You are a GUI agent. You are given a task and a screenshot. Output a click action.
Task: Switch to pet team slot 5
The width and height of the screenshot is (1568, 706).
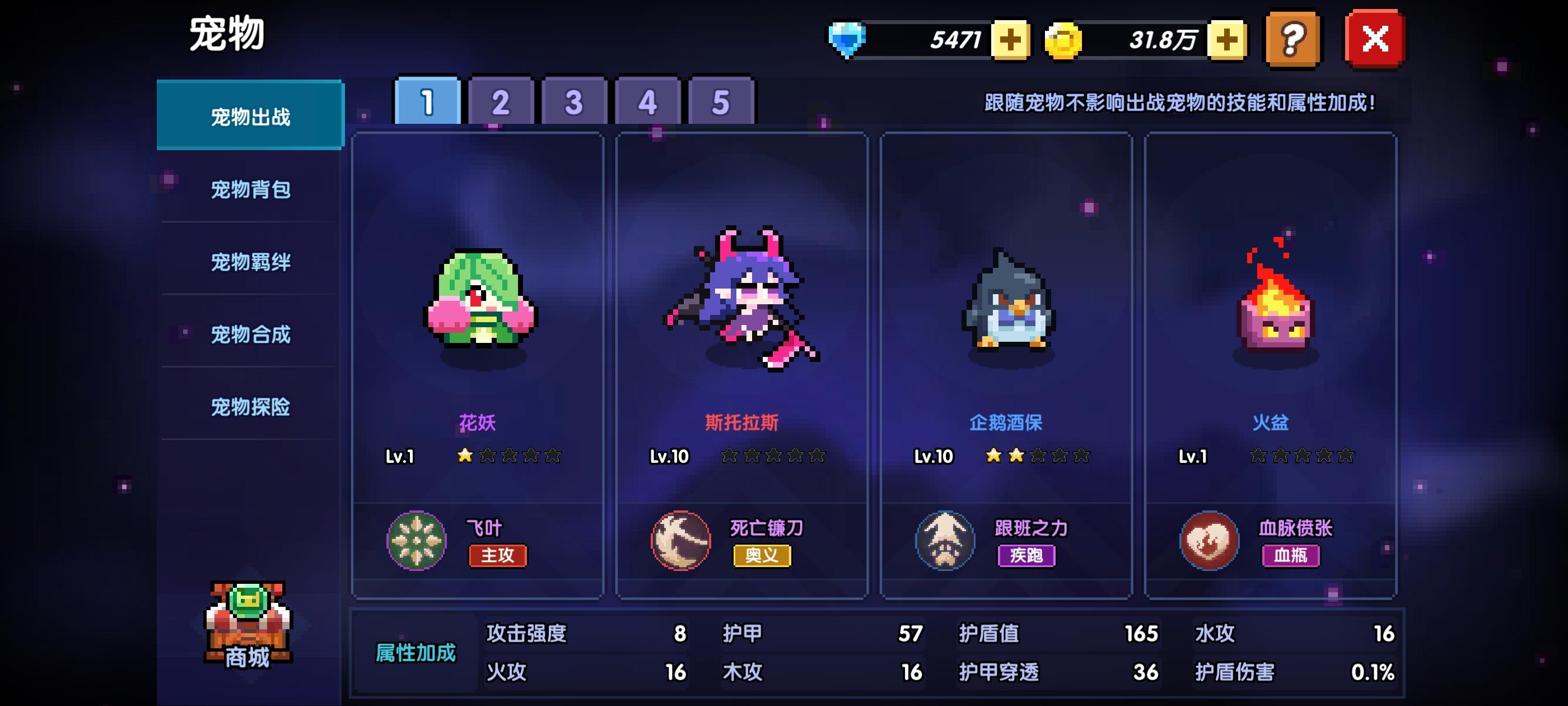(721, 103)
